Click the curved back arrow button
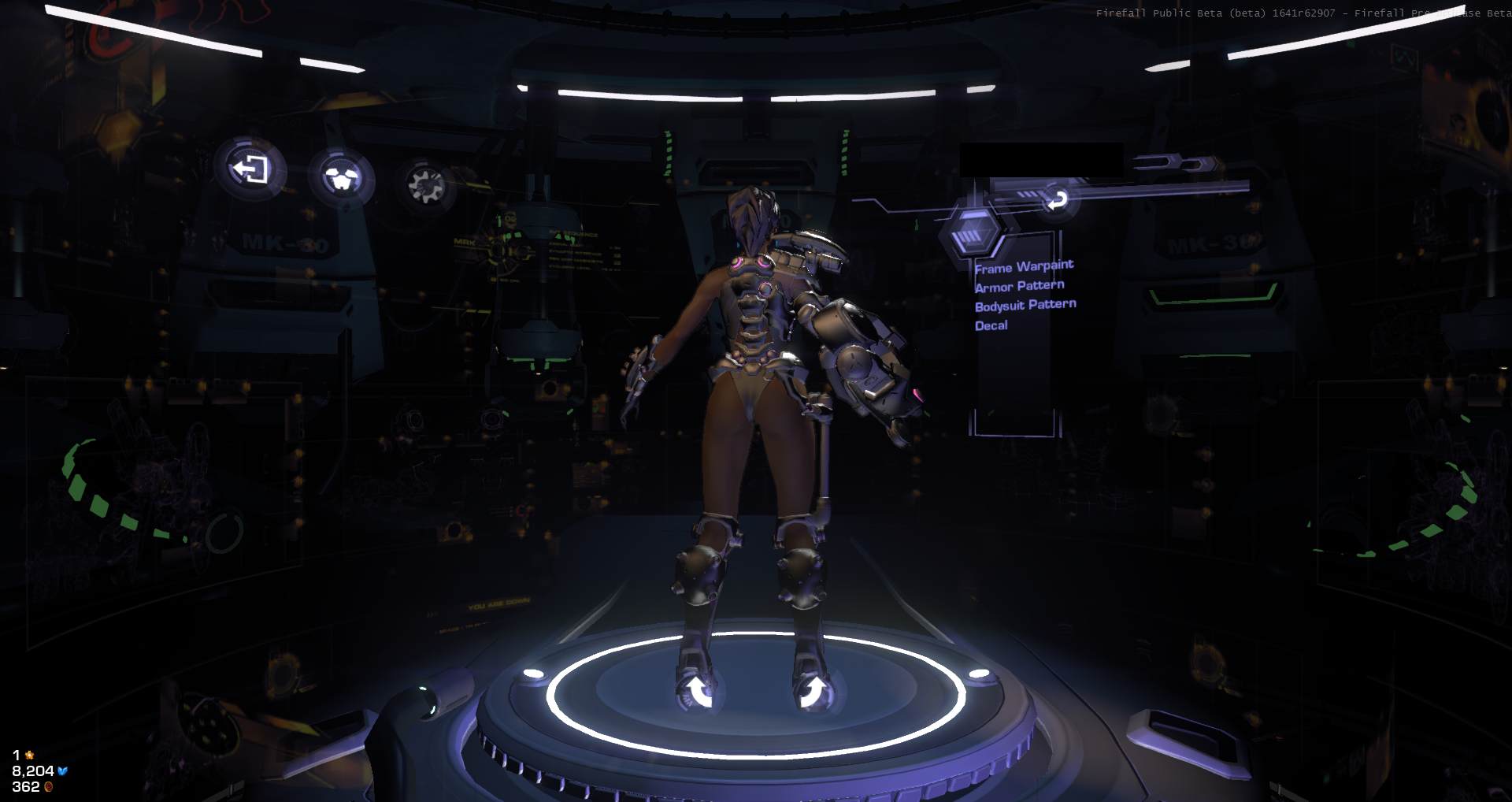 (1057, 200)
